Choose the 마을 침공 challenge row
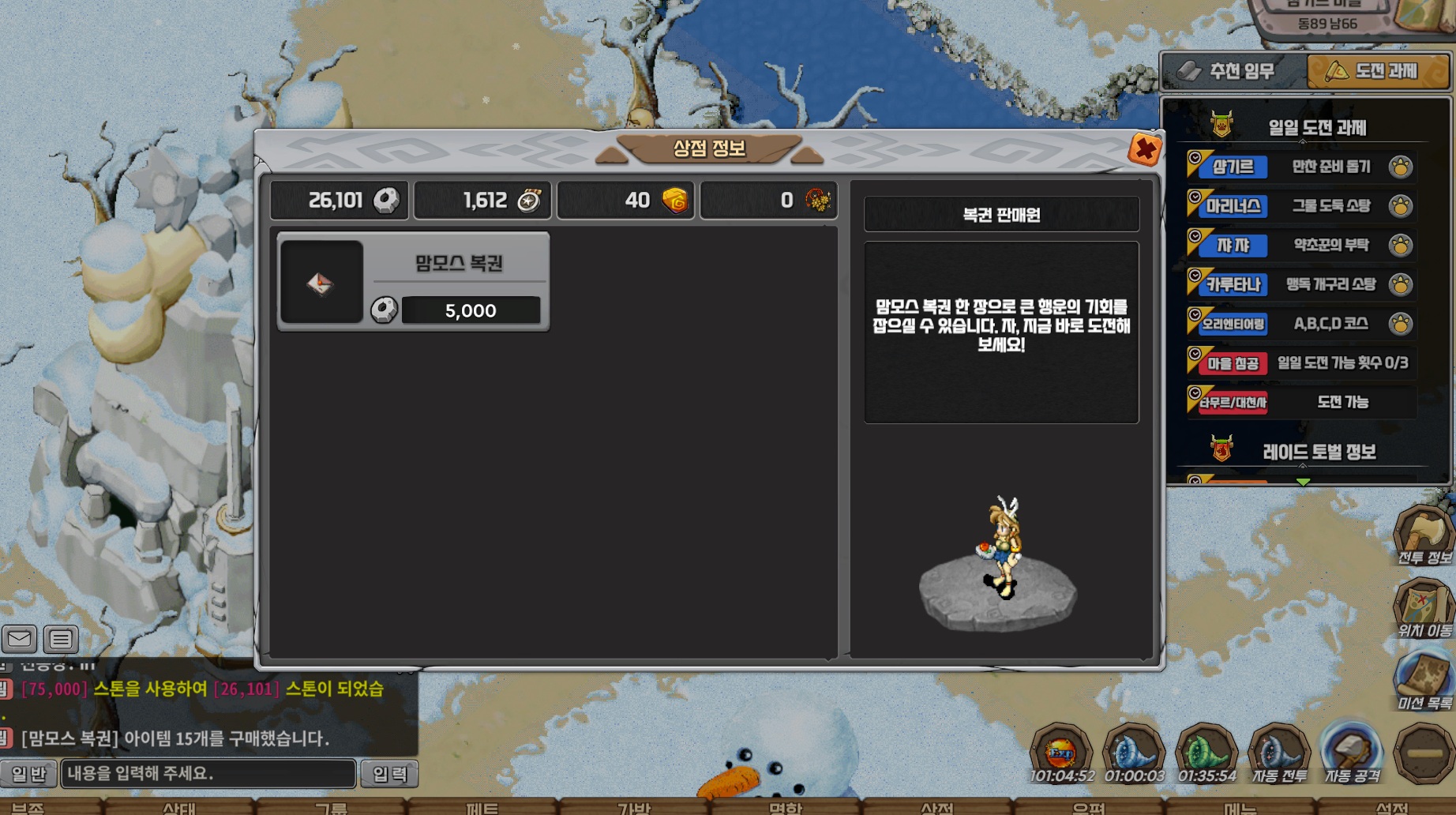The height and width of the screenshot is (815, 1456). [x=1301, y=363]
